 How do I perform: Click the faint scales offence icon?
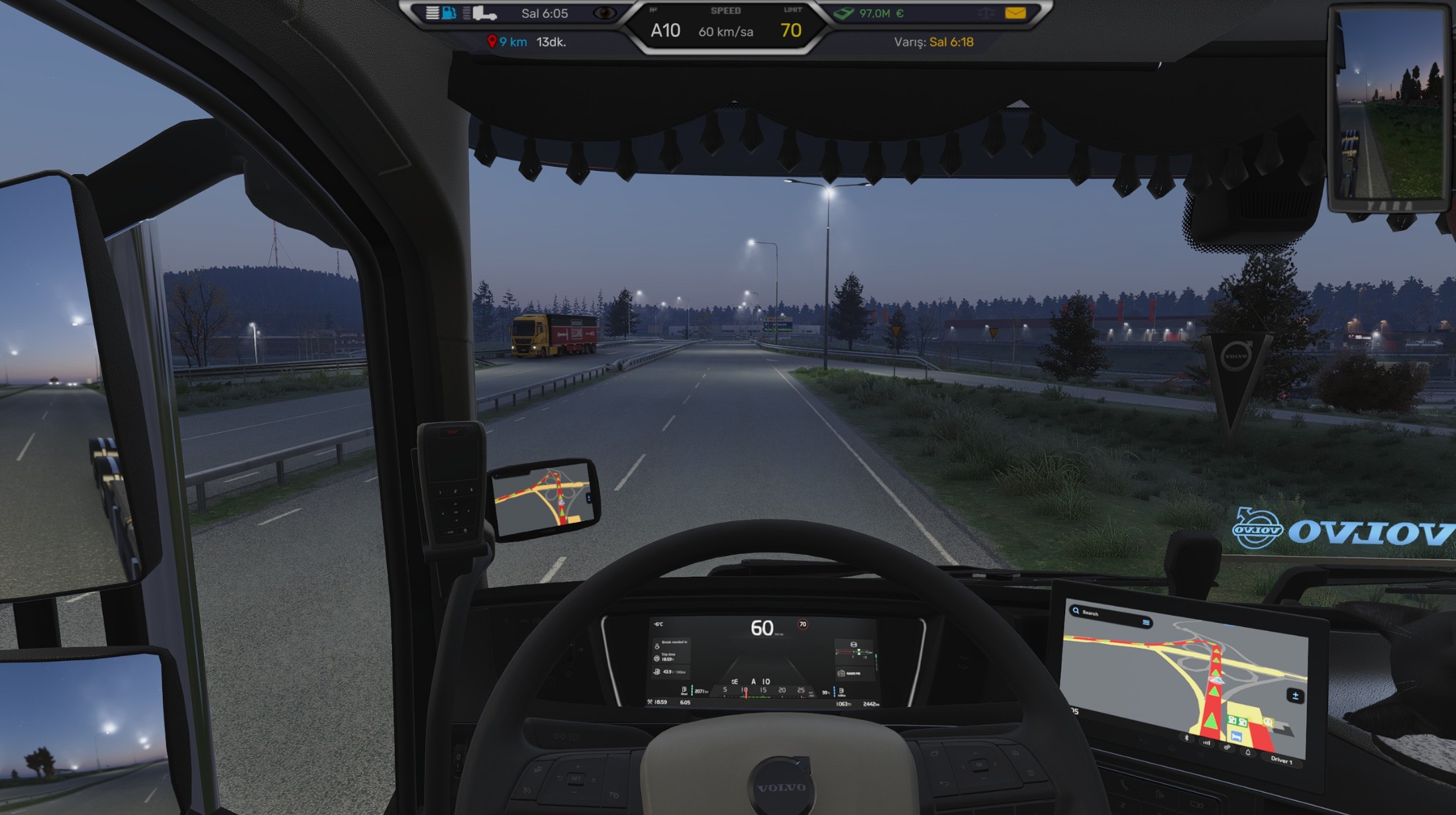(985, 13)
